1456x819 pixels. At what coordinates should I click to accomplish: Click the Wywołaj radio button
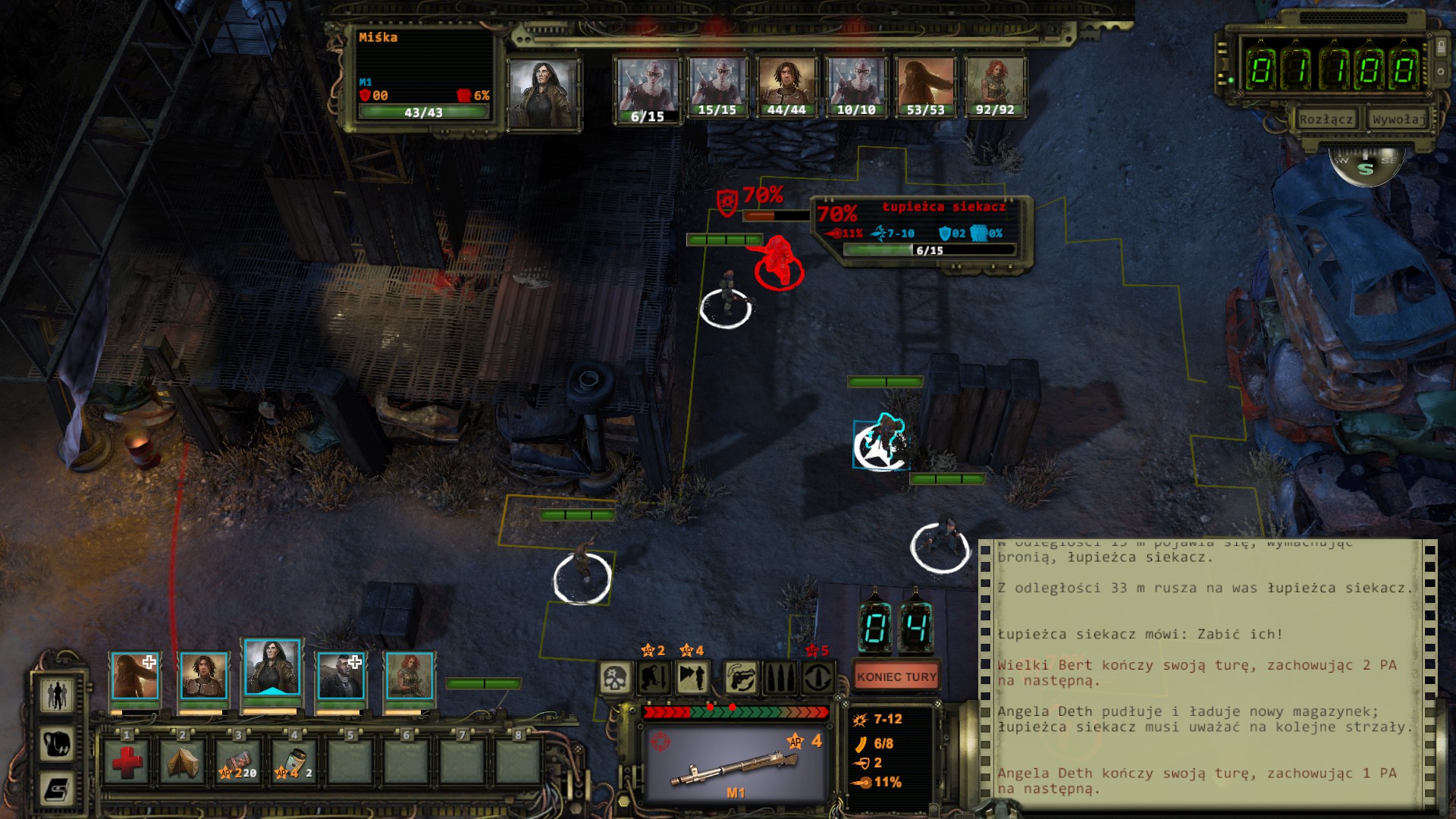(x=1396, y=120)
